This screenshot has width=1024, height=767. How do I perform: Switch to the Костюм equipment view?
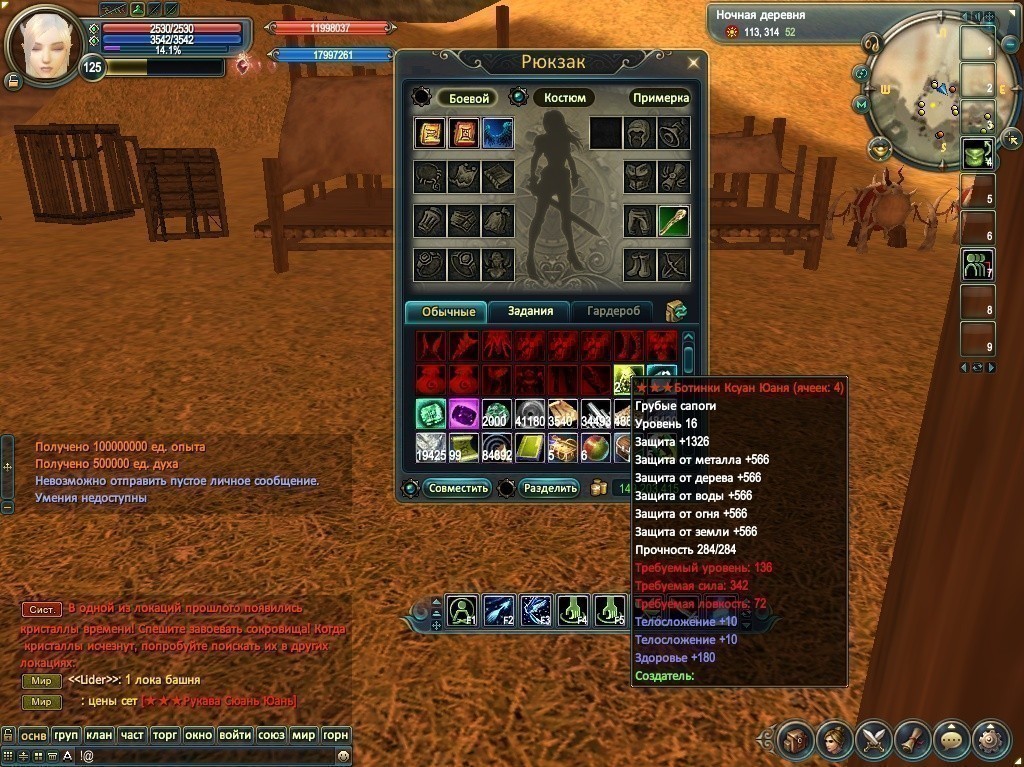(x=563, y=98)
